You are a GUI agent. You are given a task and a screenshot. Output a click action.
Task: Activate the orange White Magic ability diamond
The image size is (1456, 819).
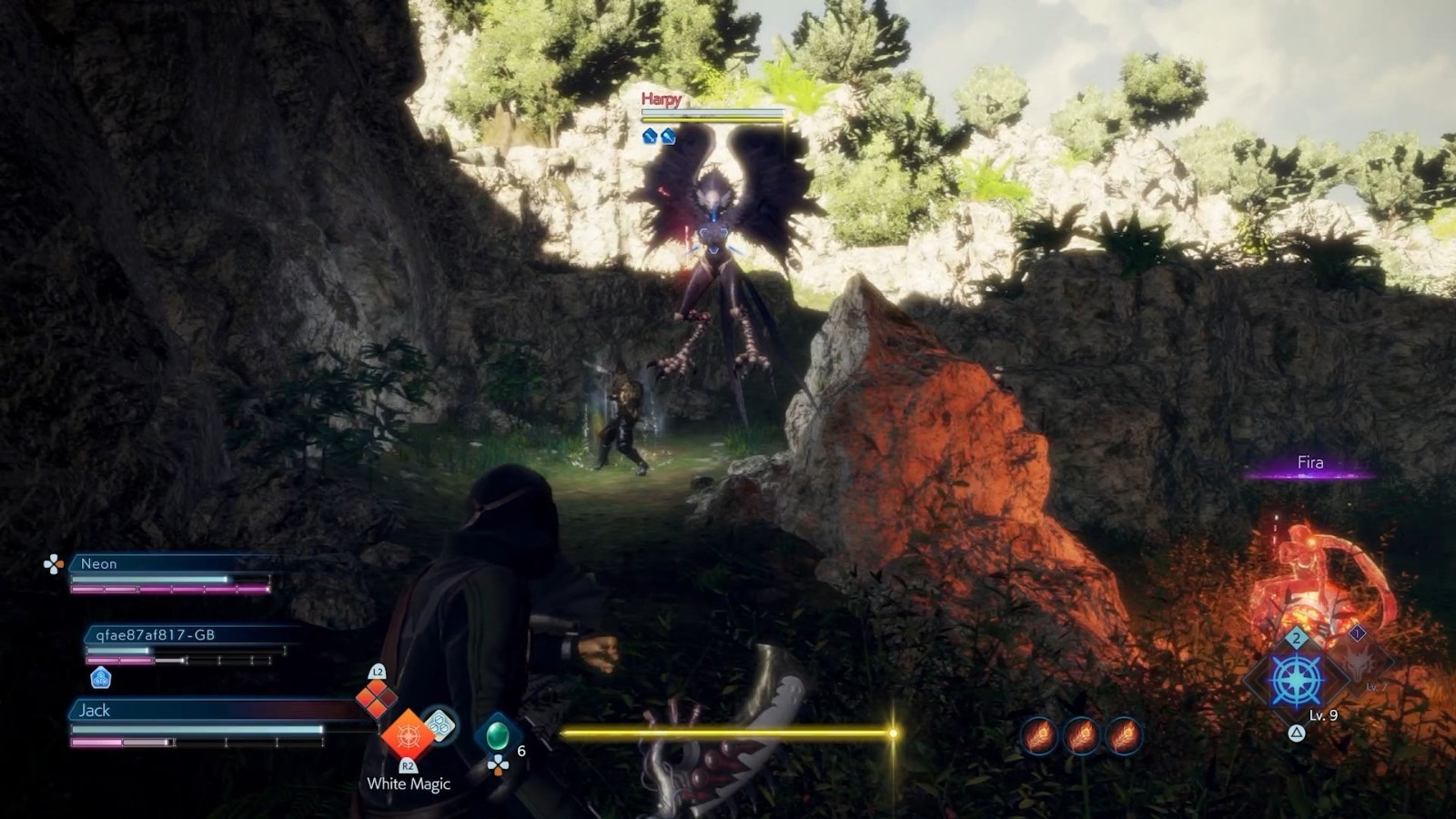point(407,733)
